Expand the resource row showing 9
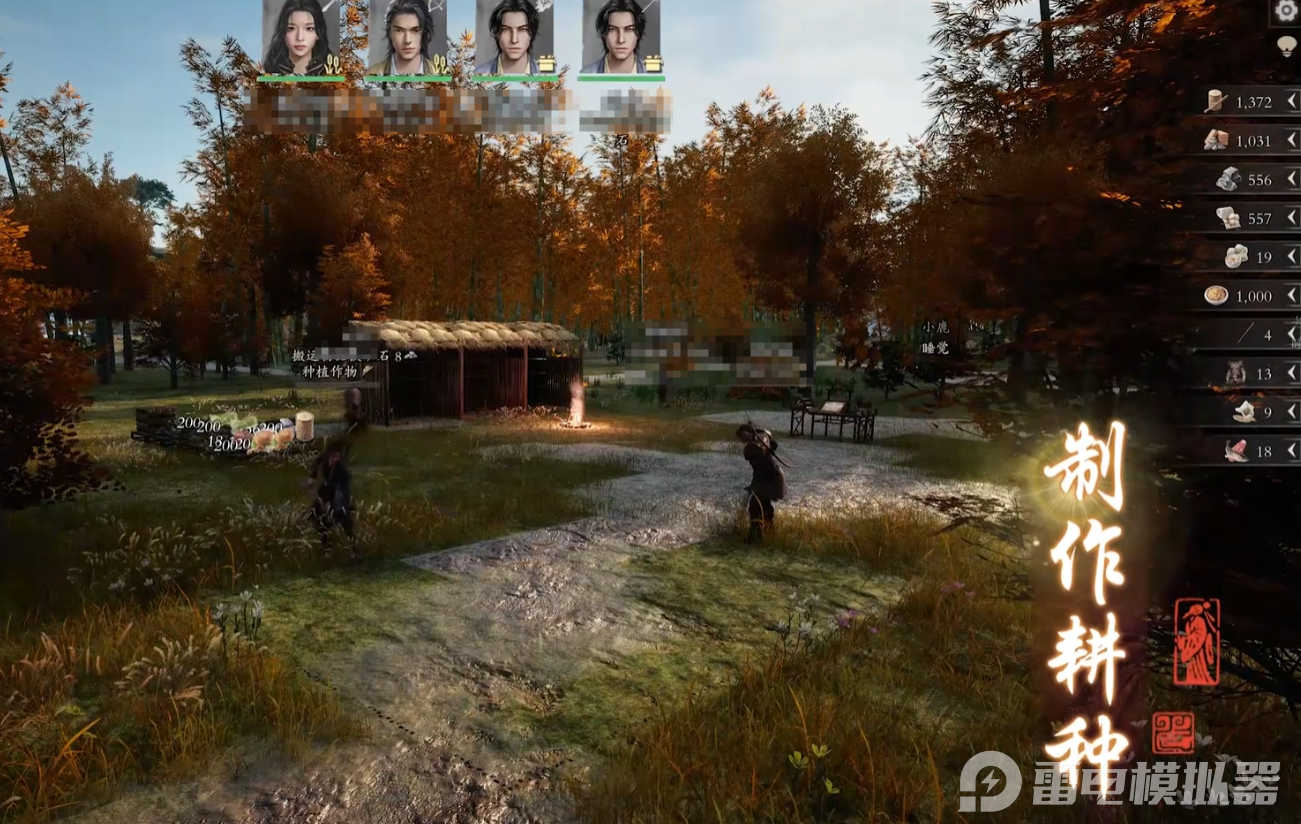 1291,412
